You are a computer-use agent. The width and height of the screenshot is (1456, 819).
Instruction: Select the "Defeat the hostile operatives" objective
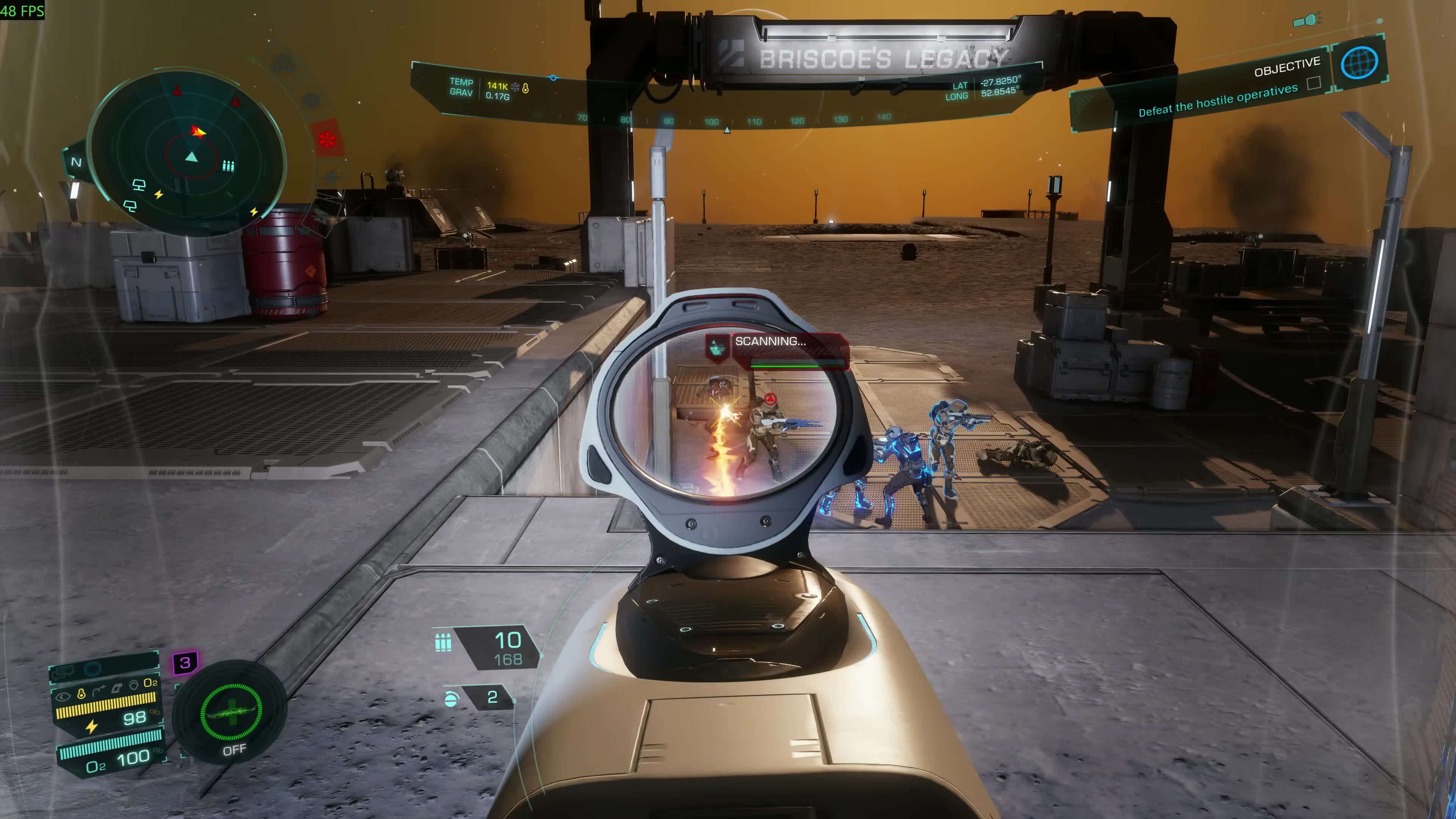click(x=1218, y=100)
